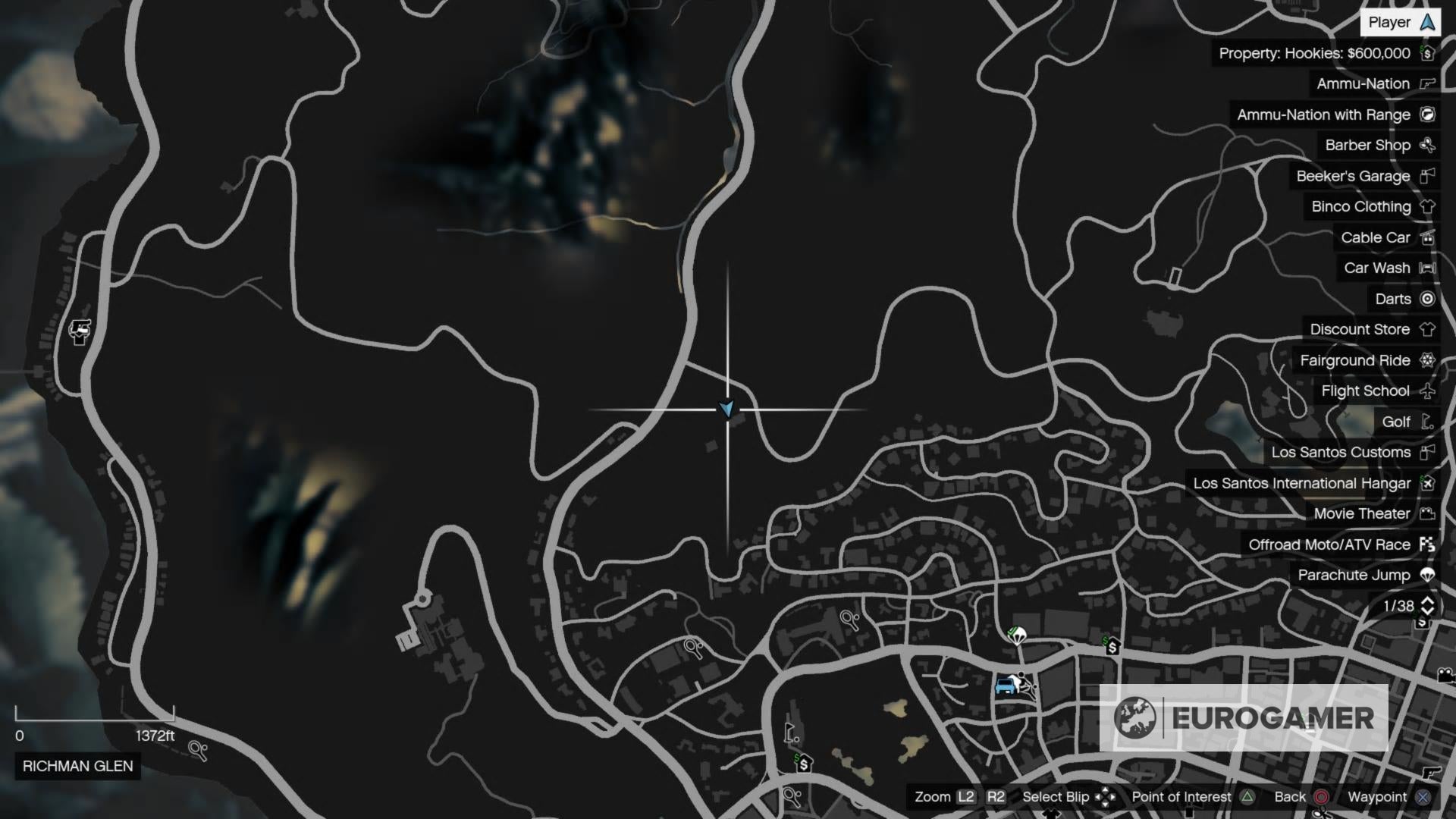
Task: Click the Barber Shop scissors icon
Action: (1429, 145)
